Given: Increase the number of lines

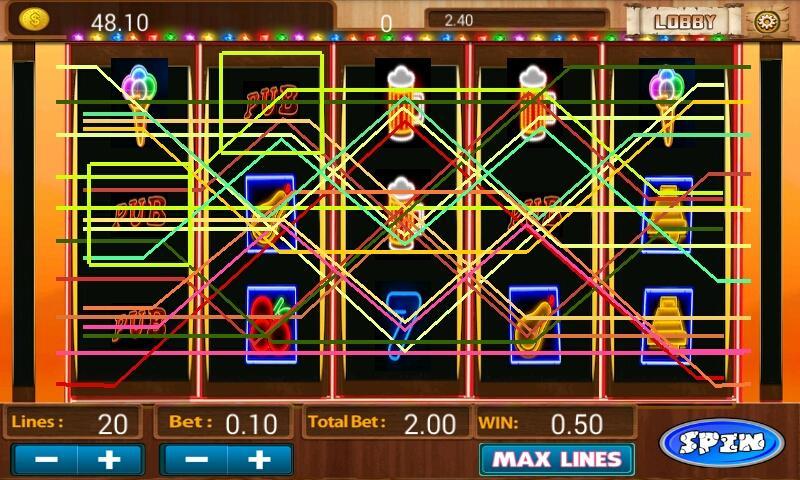Looking at the screenshot, I should point(110,460).
